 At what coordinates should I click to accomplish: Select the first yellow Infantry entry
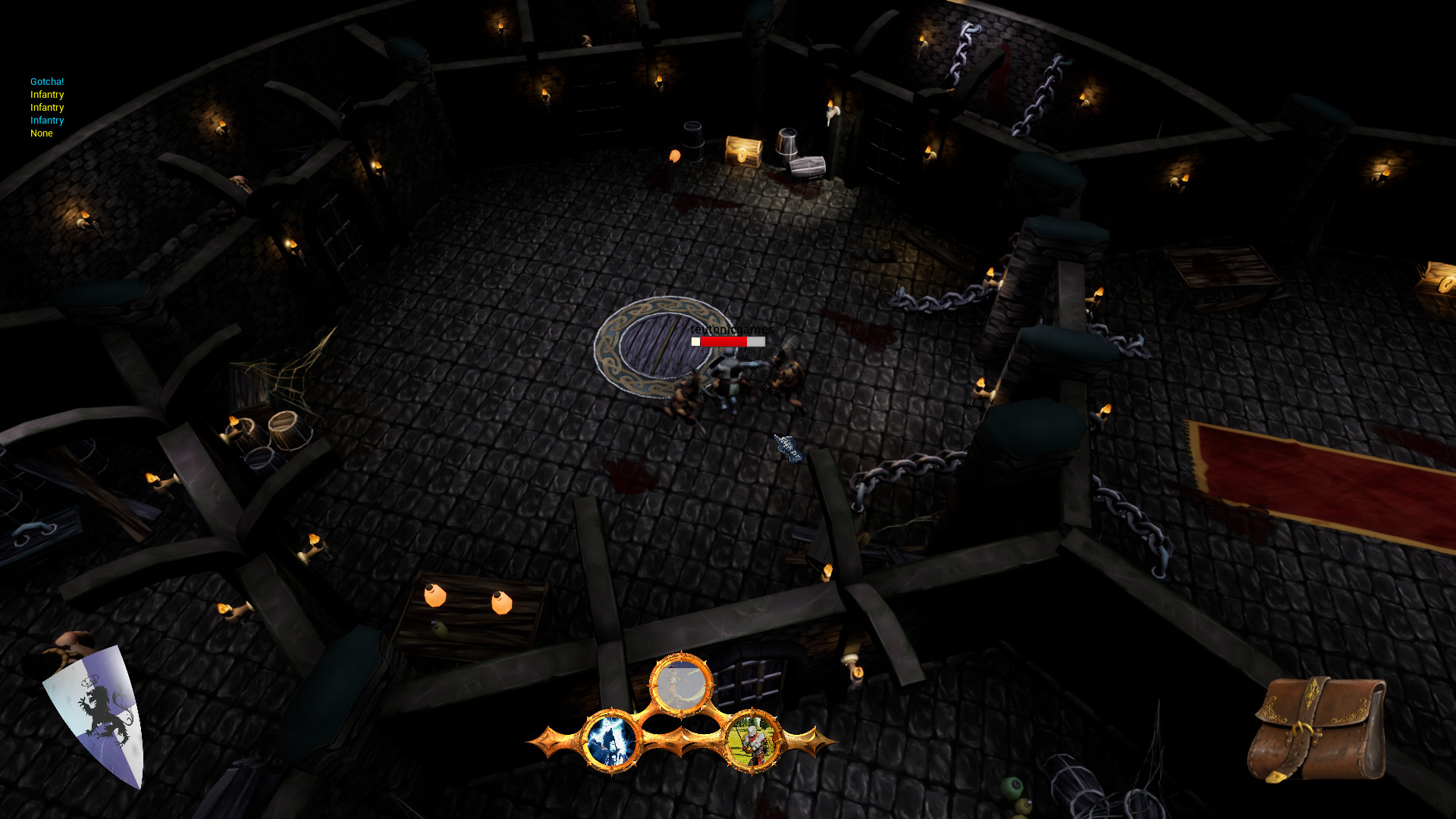tap(47, 94)
